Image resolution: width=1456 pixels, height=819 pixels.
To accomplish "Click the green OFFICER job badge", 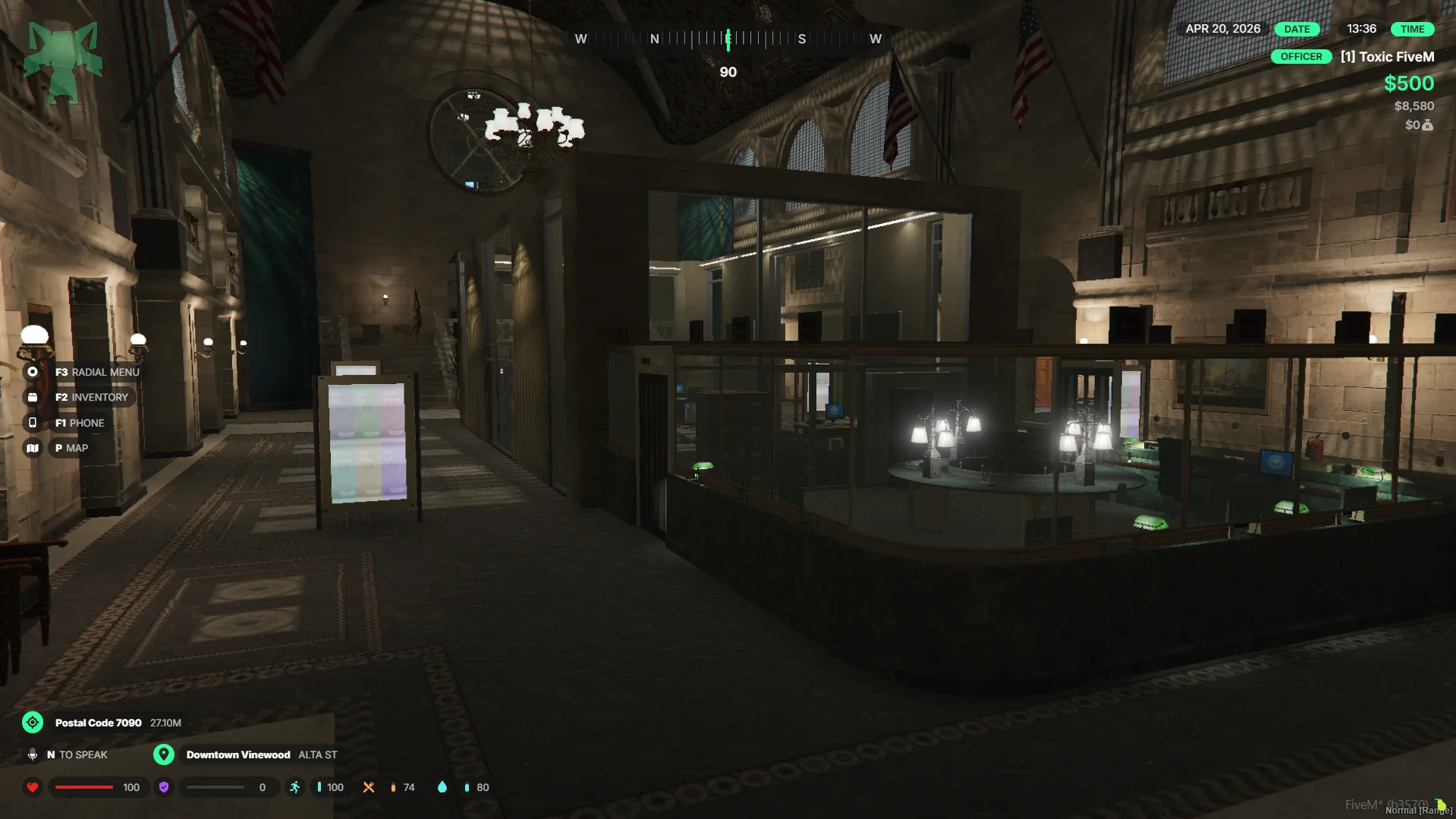I will point(1300,57).
